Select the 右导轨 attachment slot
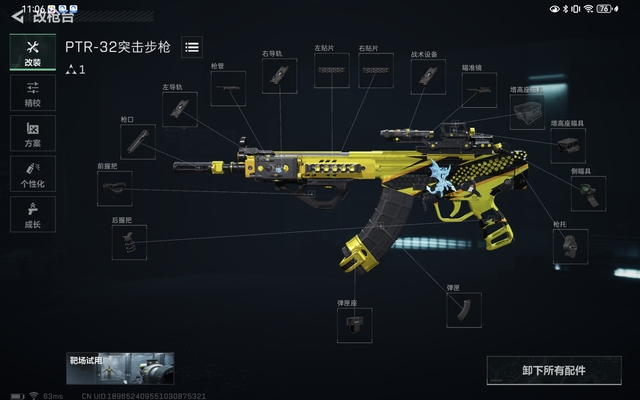 (280, 74)
